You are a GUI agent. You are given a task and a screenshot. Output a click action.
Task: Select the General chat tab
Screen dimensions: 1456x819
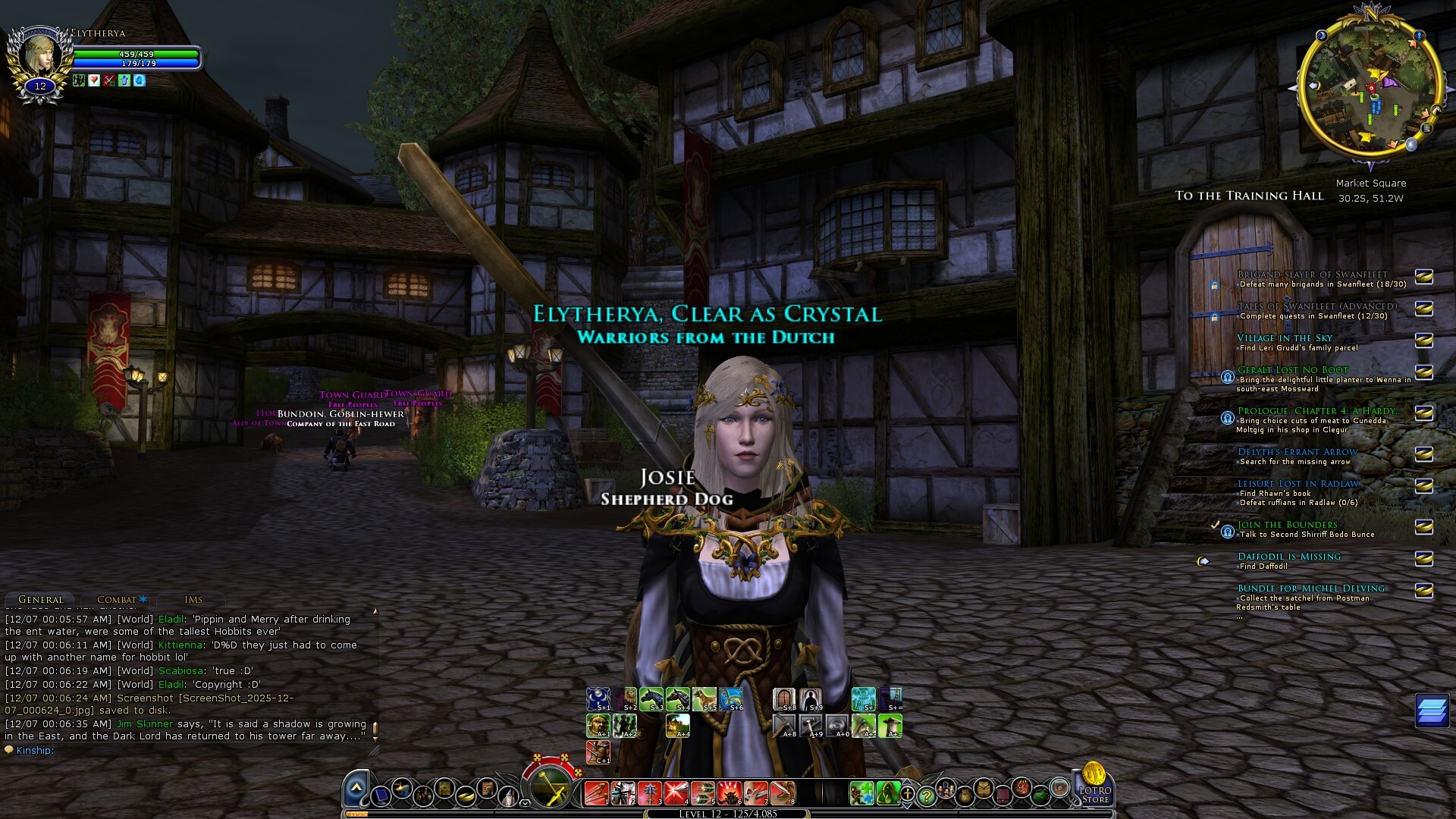pos(41,599)
